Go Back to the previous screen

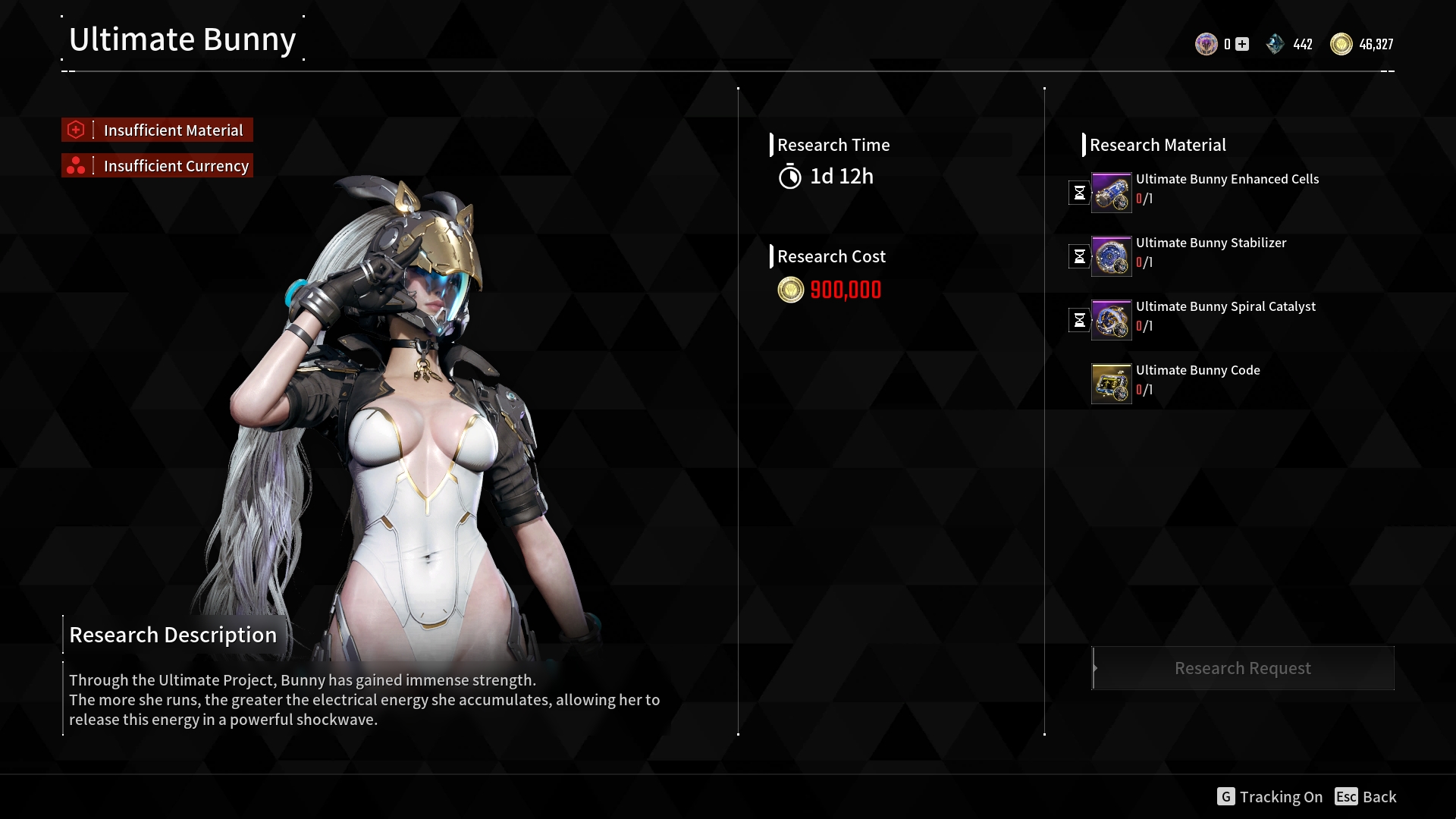point(1366,797)
